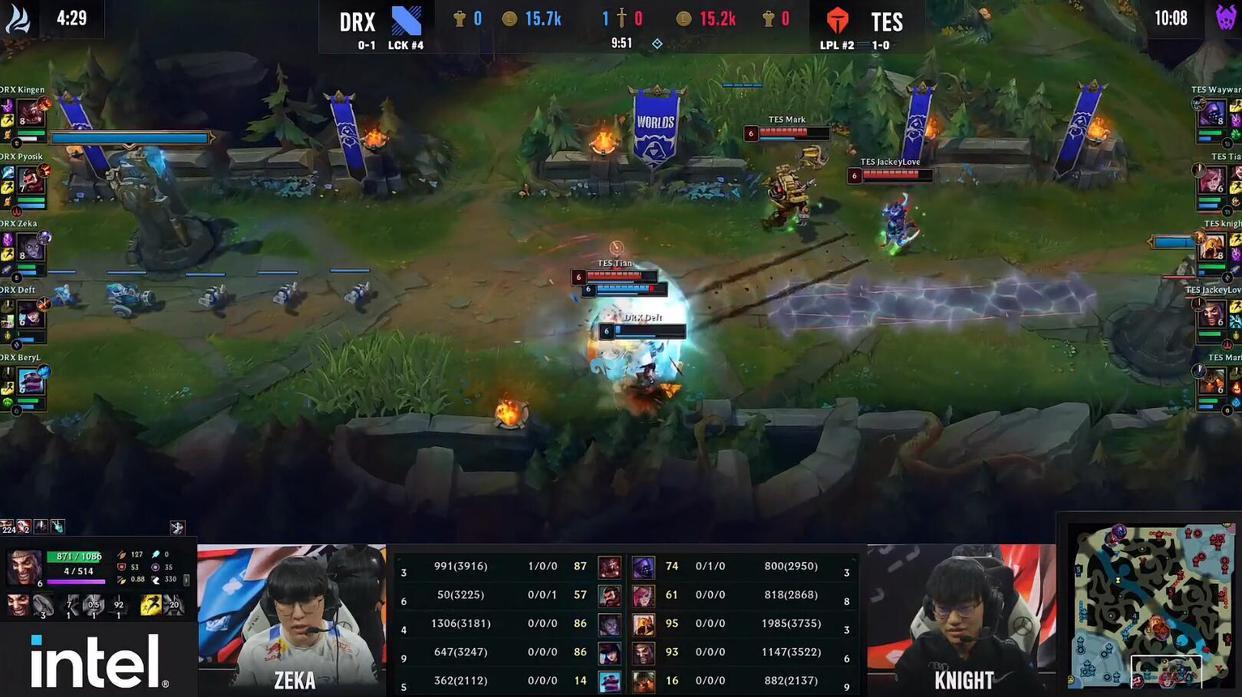
Task: Click the selected champion's large portrait
Action: pyautogui.click(x=25, y=567)
